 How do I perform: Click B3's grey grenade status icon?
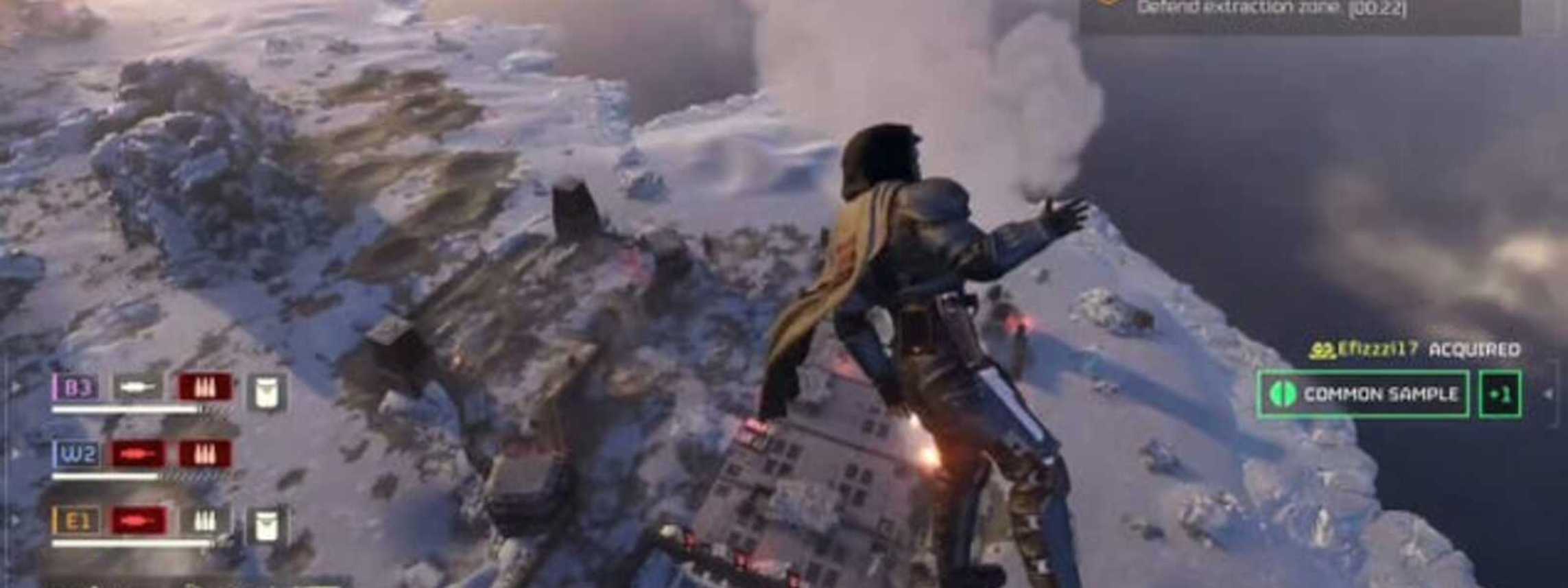[x=138, y=388]
